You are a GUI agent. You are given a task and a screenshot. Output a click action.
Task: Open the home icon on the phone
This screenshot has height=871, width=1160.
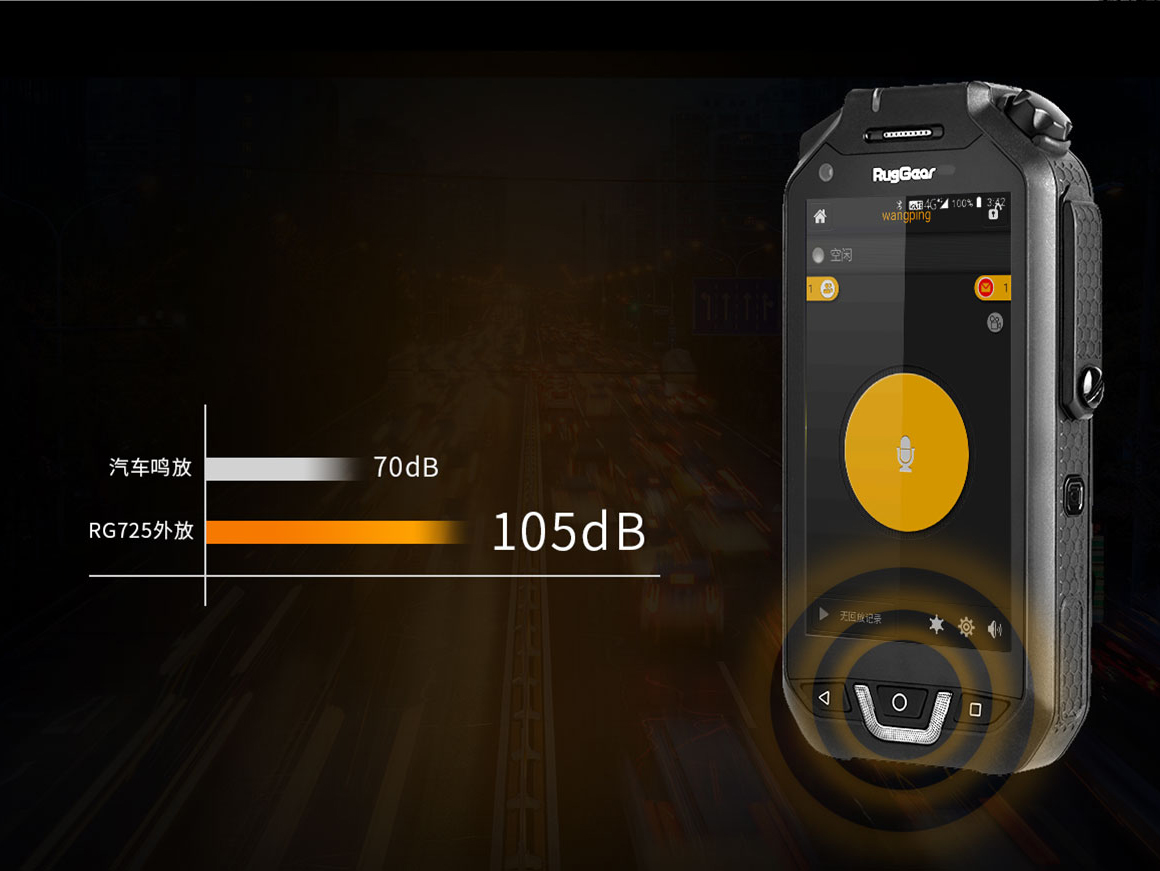(x=820, y=216)
